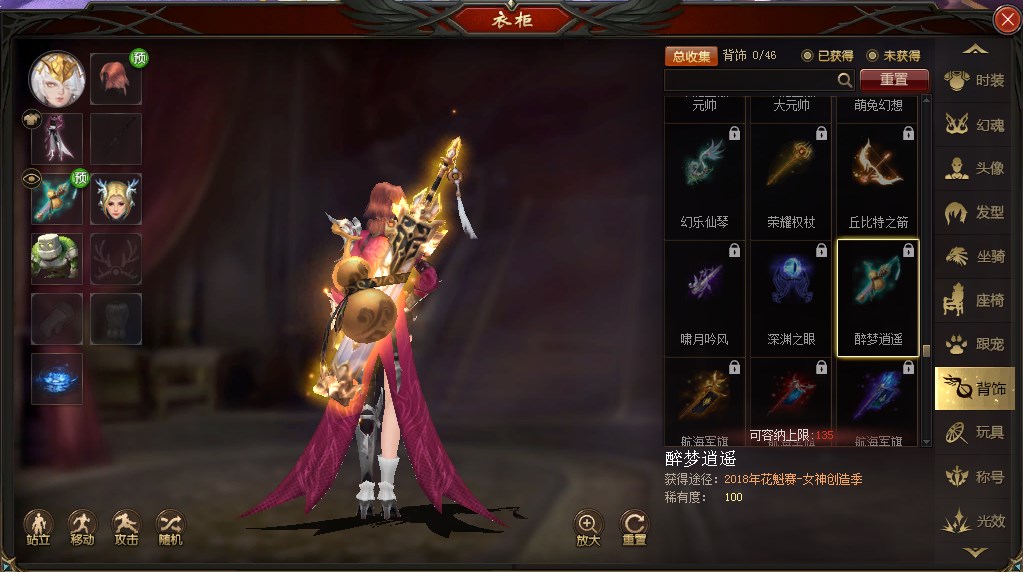Play a 随机 random animation
This screenshot has width=1023, height=572.
[171, 525]
